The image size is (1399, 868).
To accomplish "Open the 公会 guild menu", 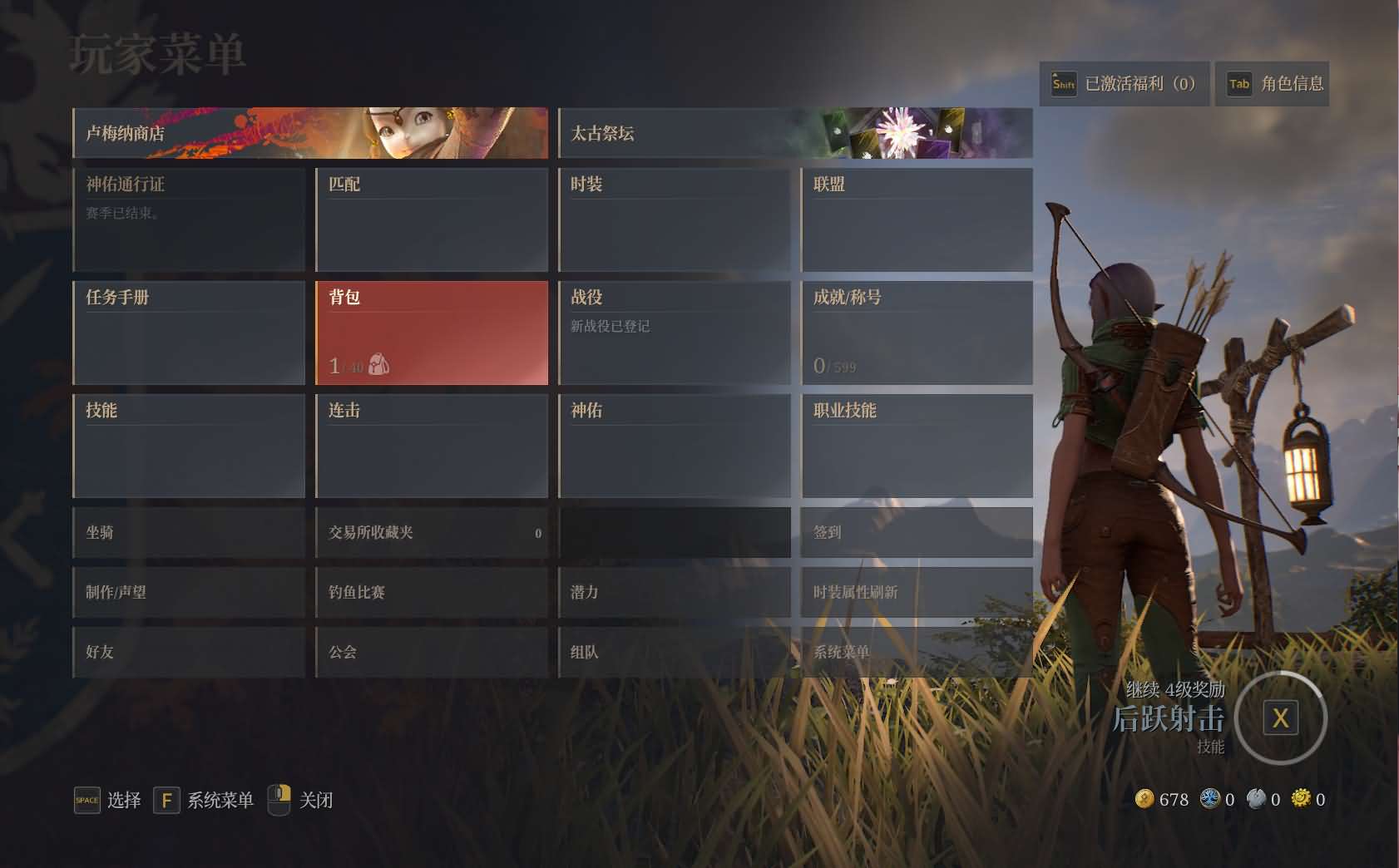I will (432, 653).
